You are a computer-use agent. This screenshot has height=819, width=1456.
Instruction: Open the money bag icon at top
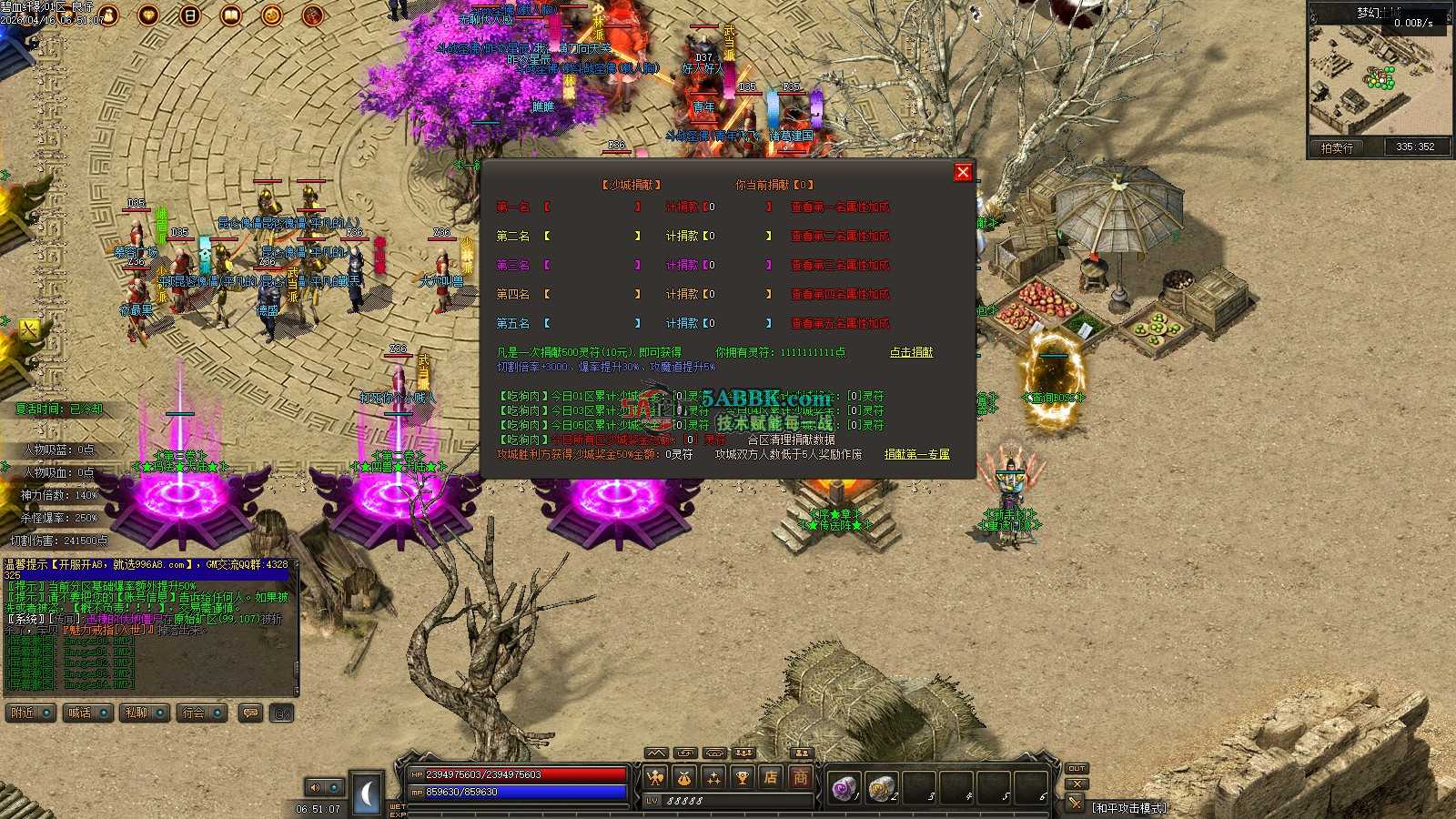[x=107, y=15]
